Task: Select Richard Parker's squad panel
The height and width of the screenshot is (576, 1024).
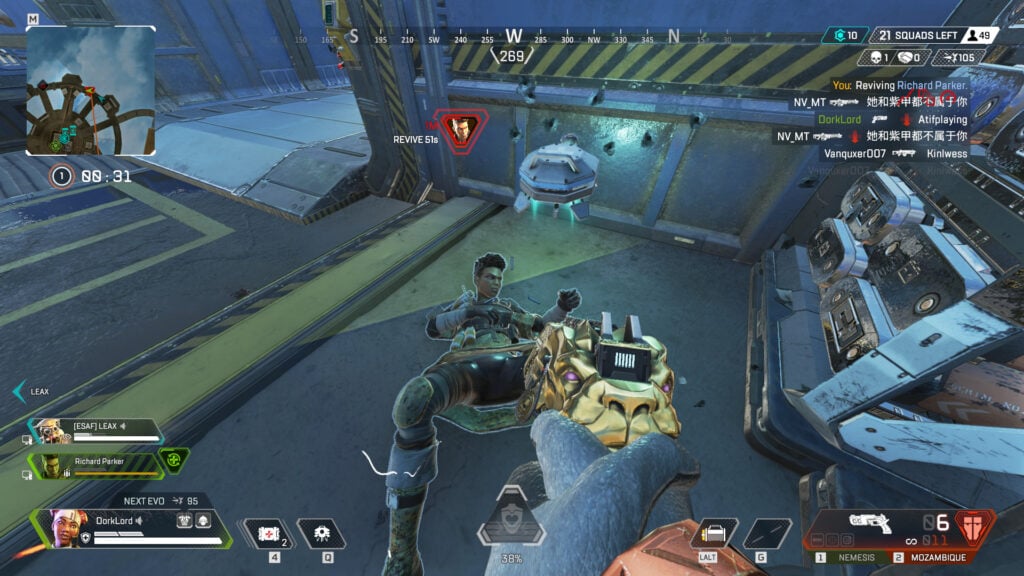Action: [96, 465]
